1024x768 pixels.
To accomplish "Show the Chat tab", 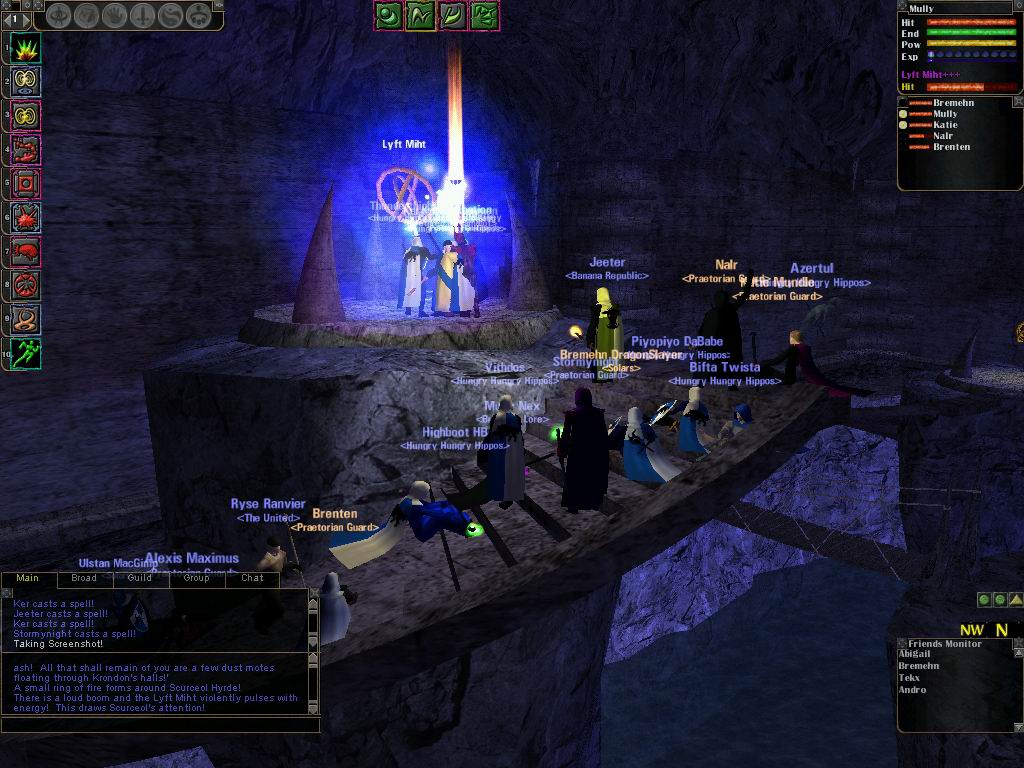I will click(252, 578).
